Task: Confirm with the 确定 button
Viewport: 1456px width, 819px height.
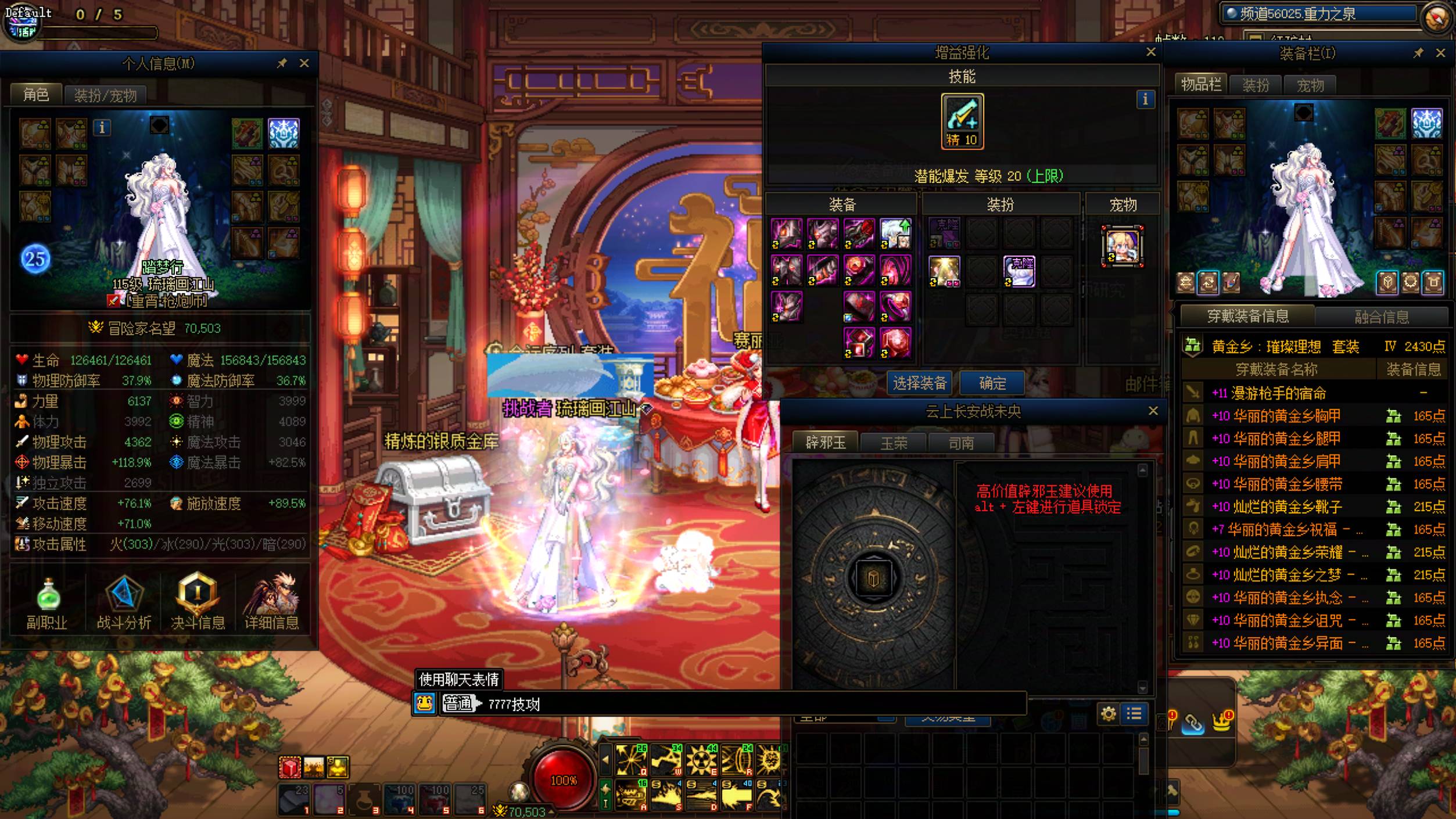Action: pos(992,383)
